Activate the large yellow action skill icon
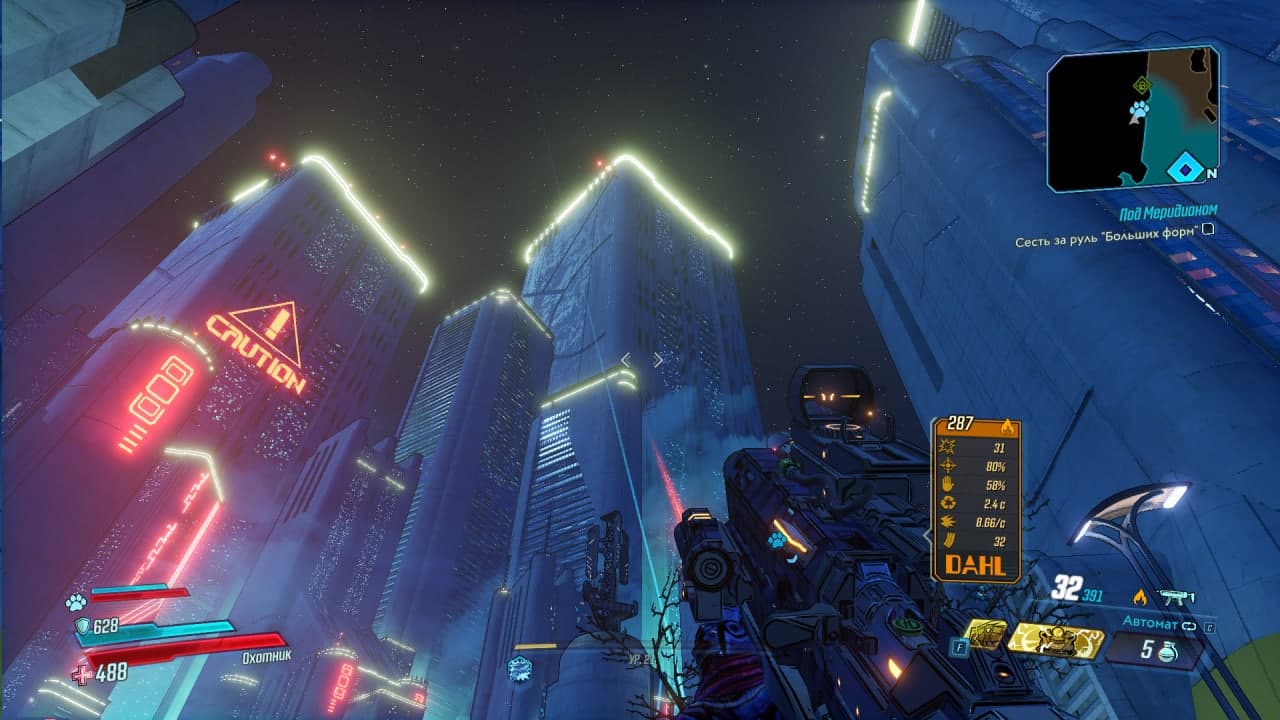1280x720 pixels. tap(1054, 640)
